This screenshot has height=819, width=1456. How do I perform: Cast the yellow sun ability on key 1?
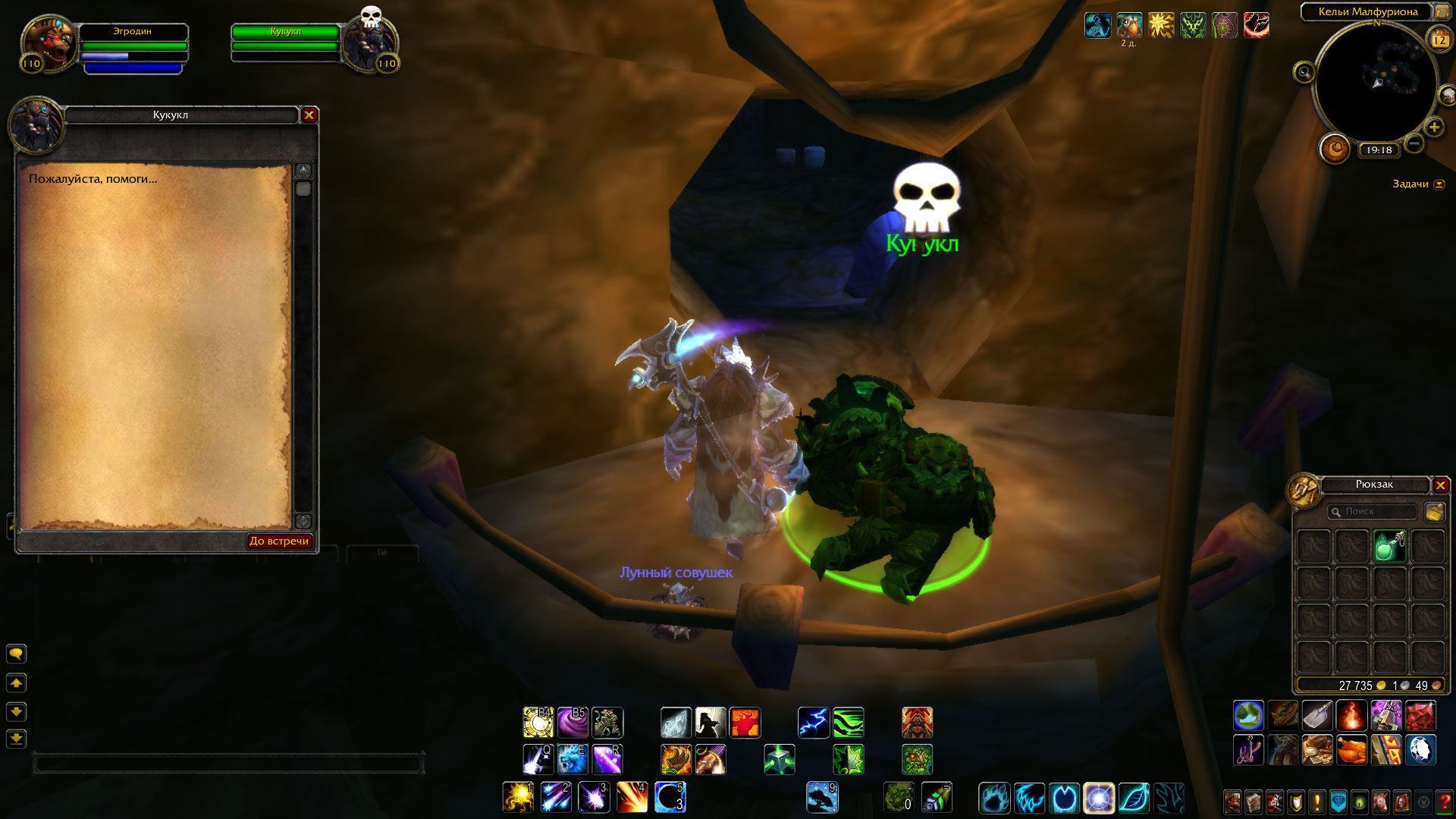pyautogui.click(x=518, y=797)
